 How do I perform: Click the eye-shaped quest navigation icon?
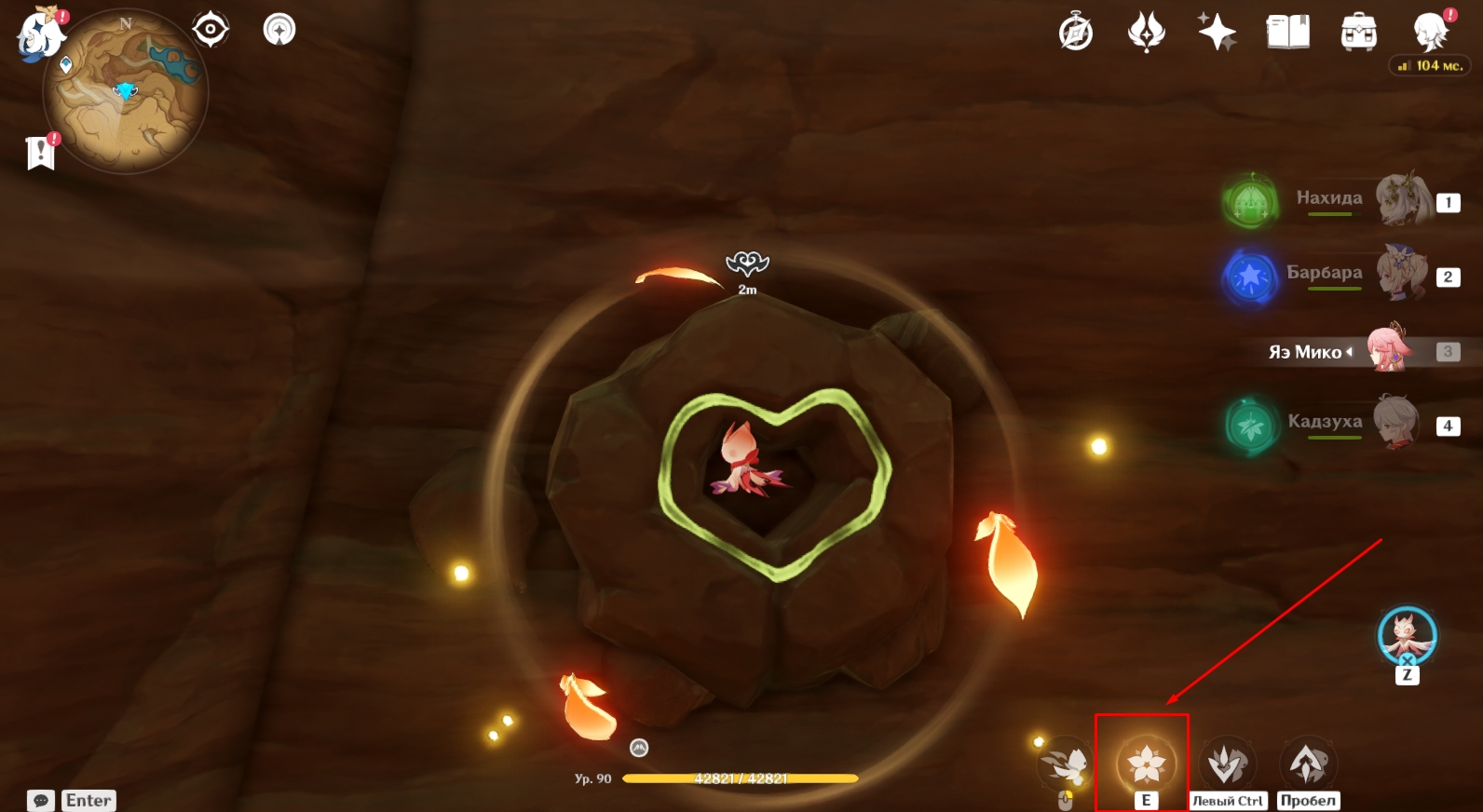click(x=211, y=30)
